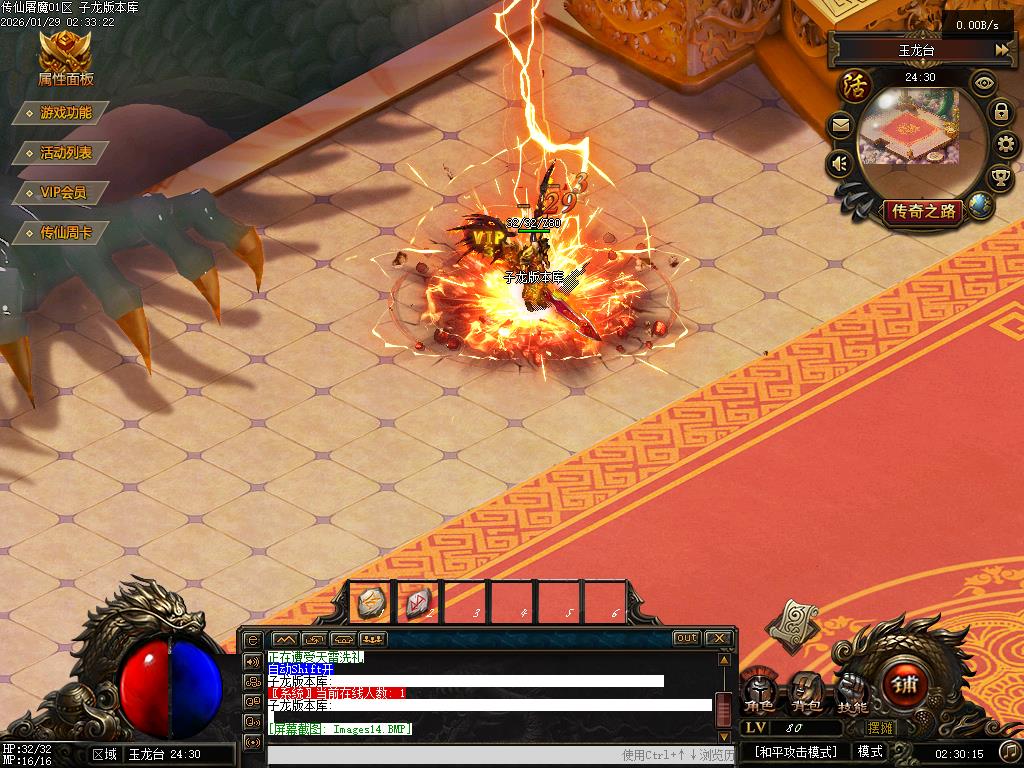Open the 属性面板 attribute panel

[65, 58]
